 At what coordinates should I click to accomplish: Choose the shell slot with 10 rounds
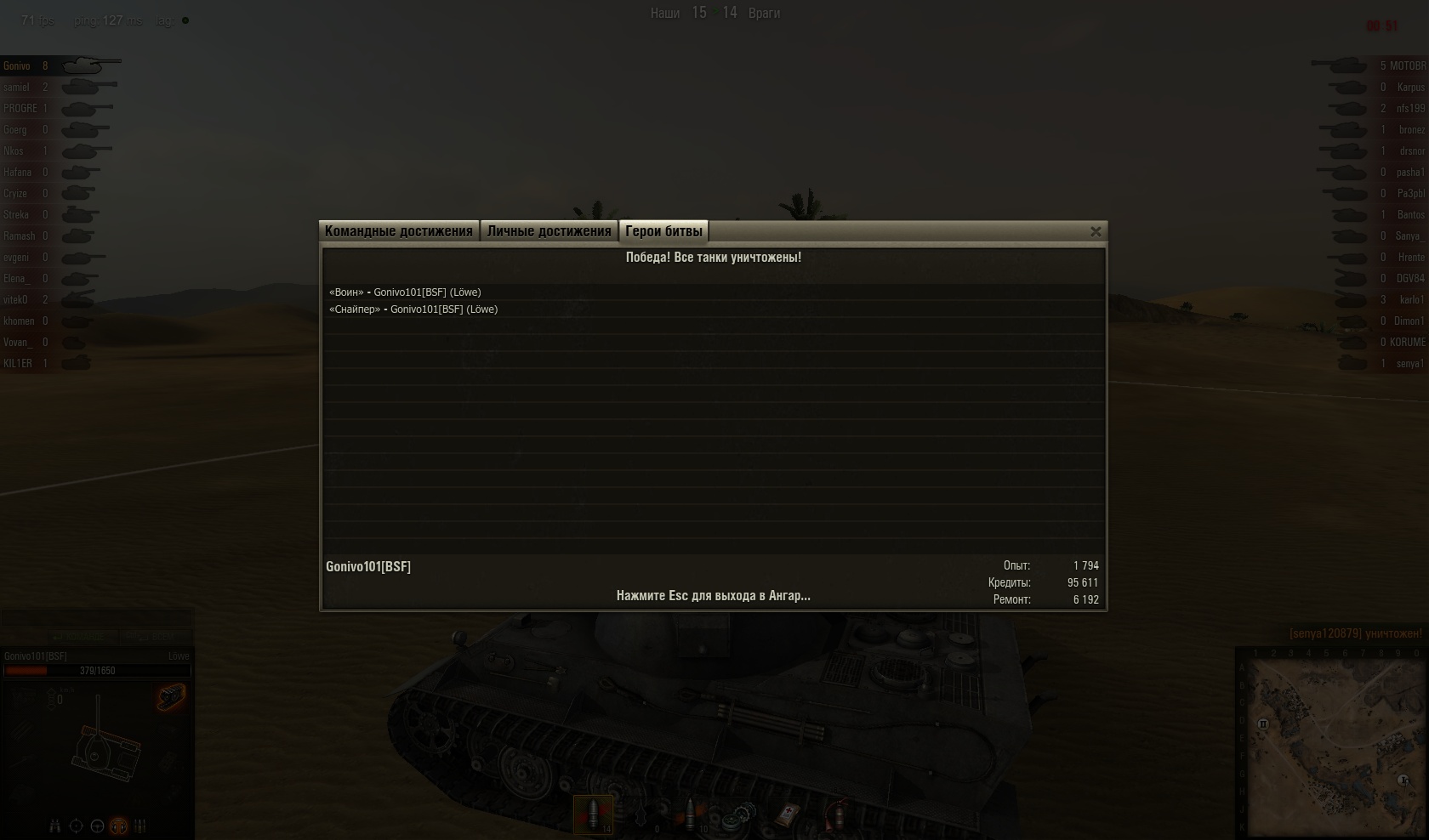click(691, 814)
